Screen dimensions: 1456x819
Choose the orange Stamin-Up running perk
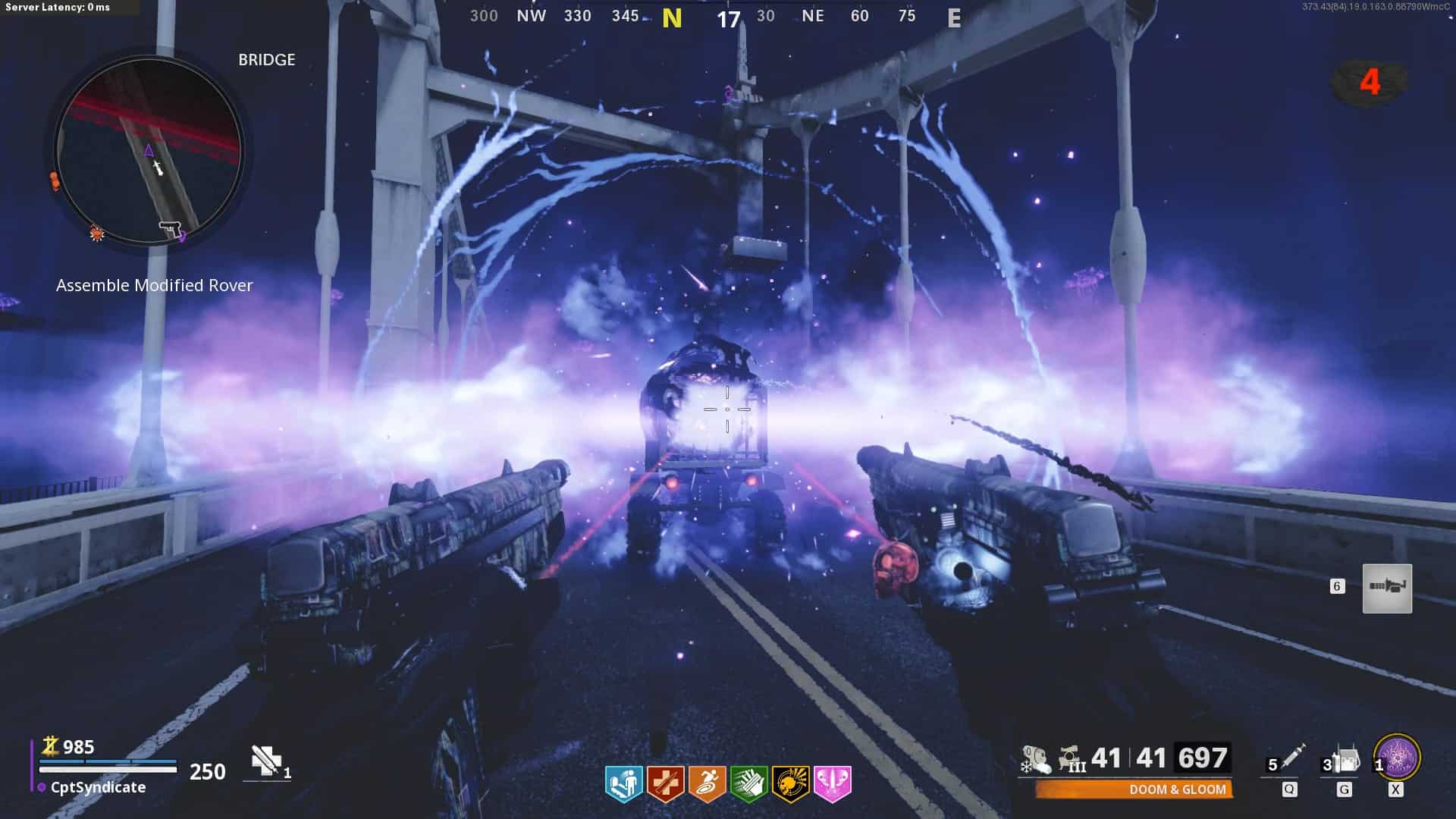(707, 783)
